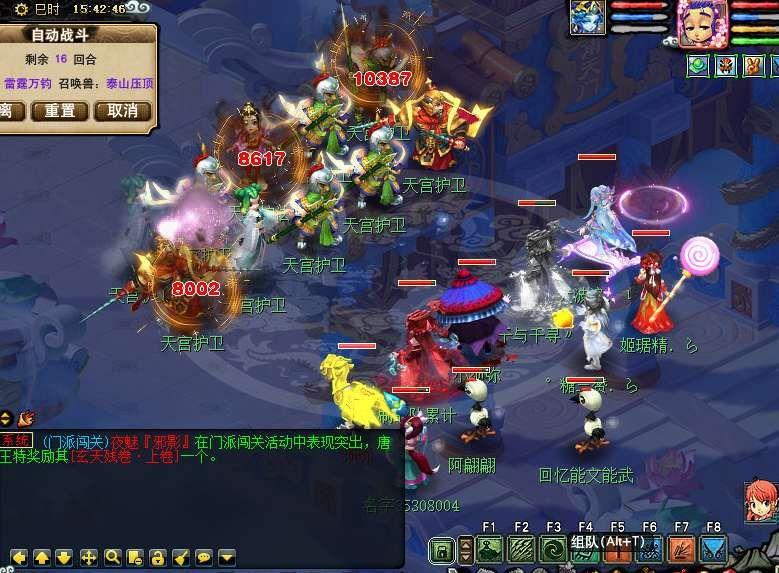
Task: Activate the F1 hotbar skill
Action: point(489,548)
